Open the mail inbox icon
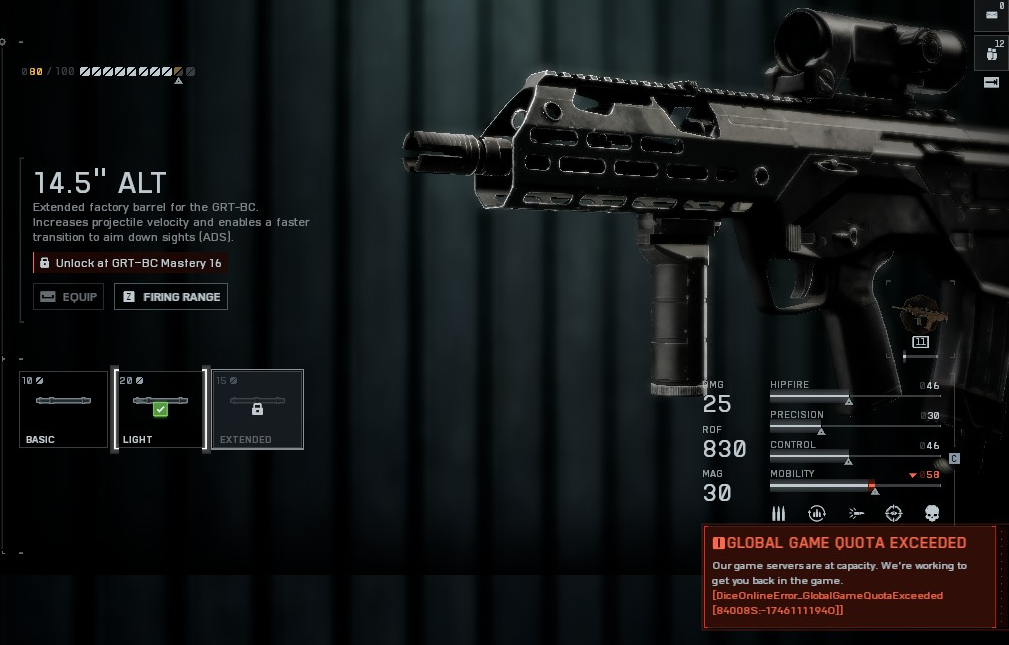 click(x=992, y=15)
